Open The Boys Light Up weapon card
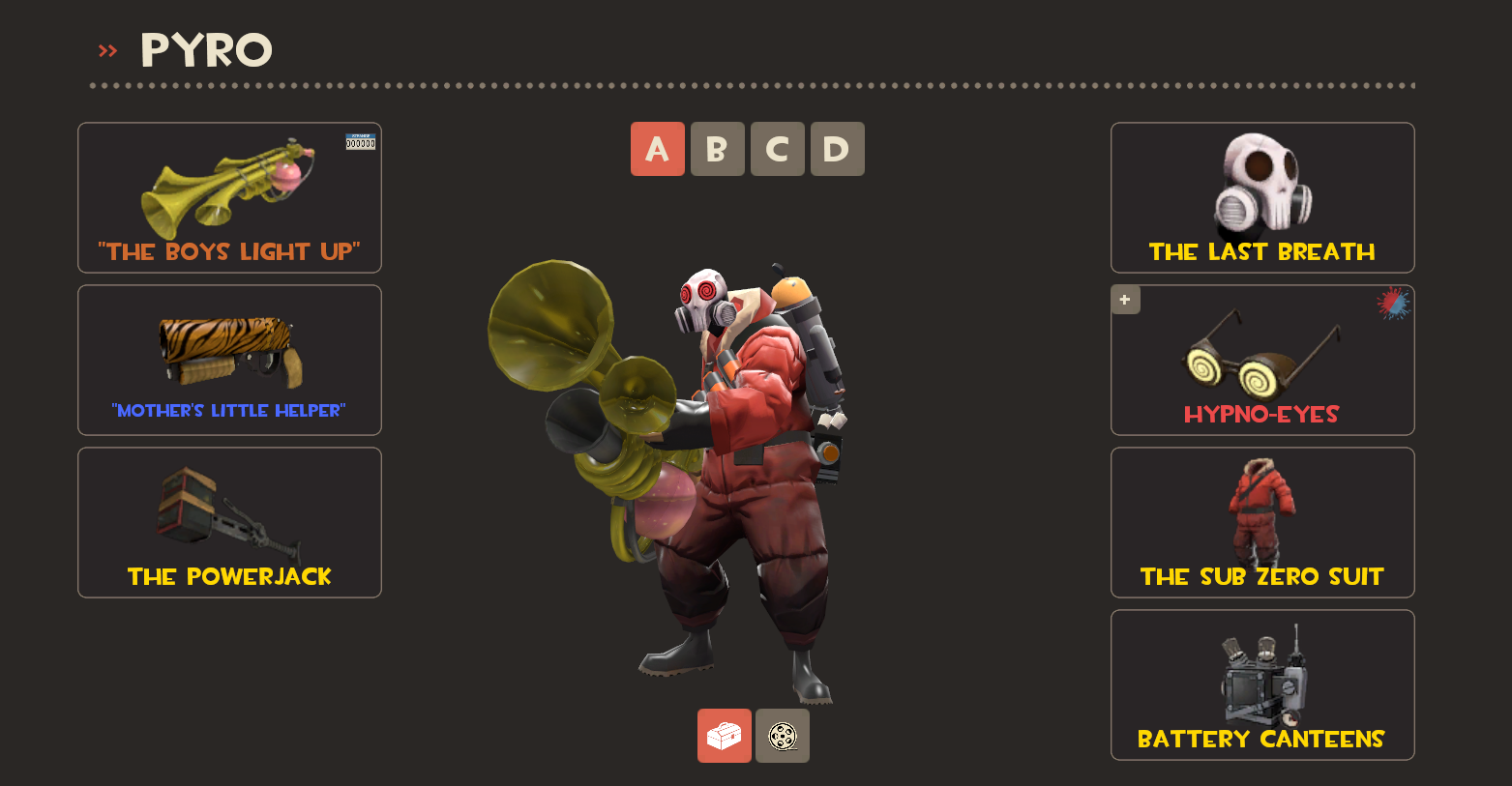 (x=228, y=189)
